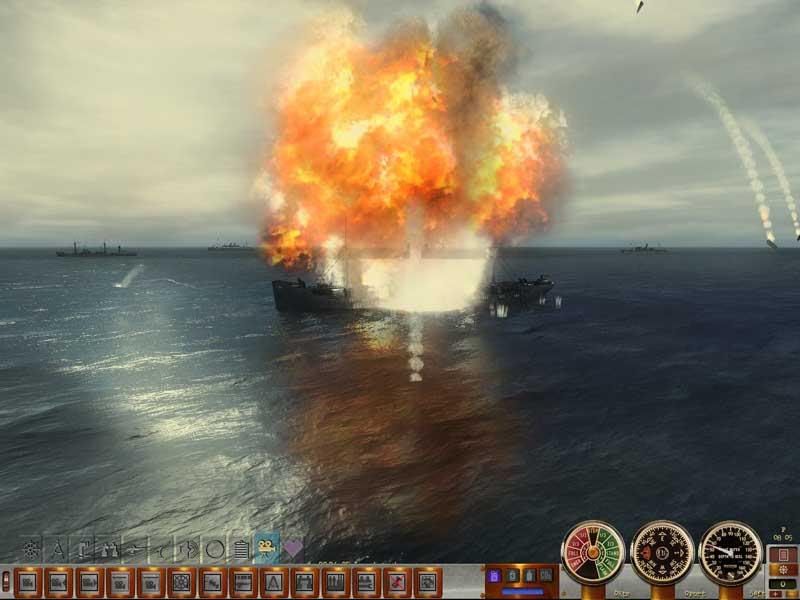Click the glowing purple torpedo tube indicator
The image size is (800, 600).
click(494, 577)
